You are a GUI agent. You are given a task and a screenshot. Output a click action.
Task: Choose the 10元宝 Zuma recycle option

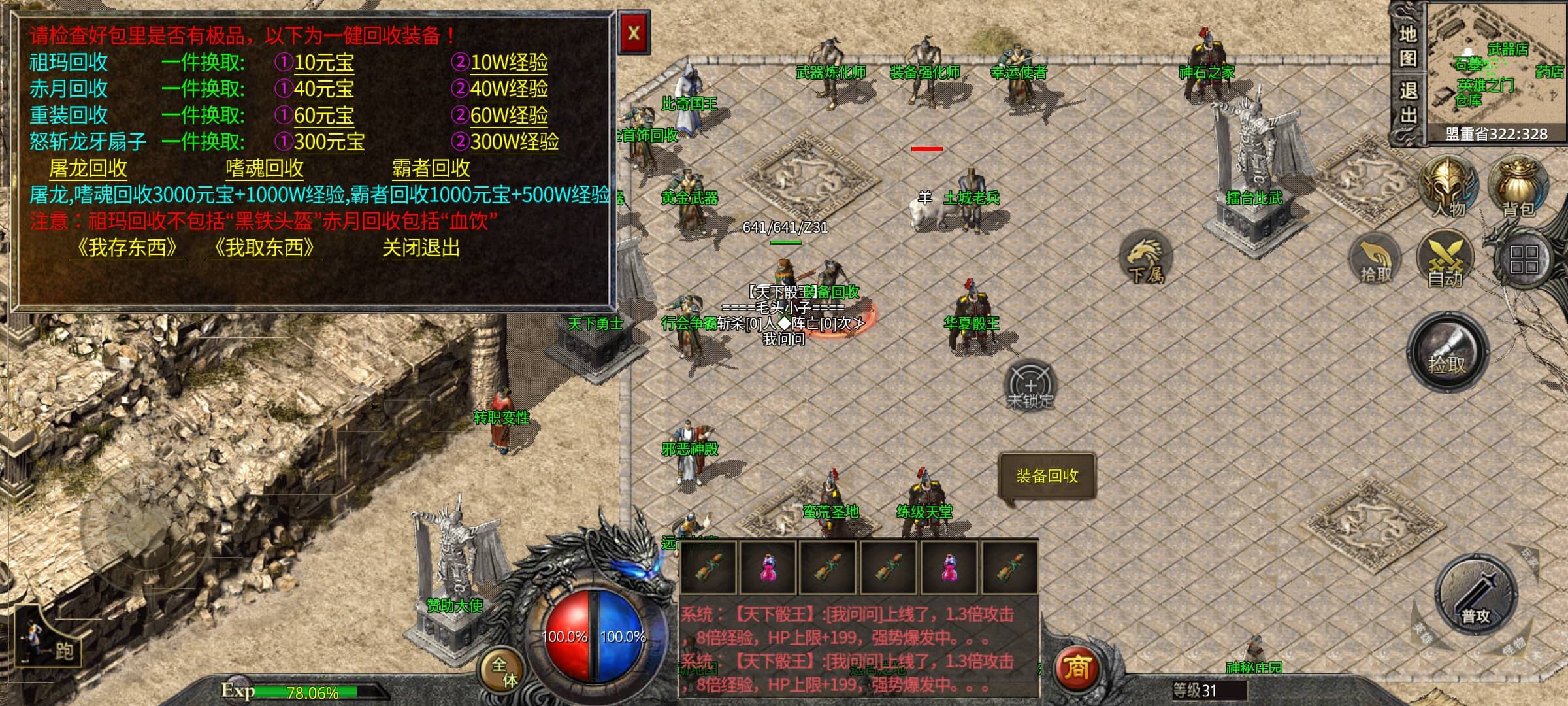pos(323,63)
